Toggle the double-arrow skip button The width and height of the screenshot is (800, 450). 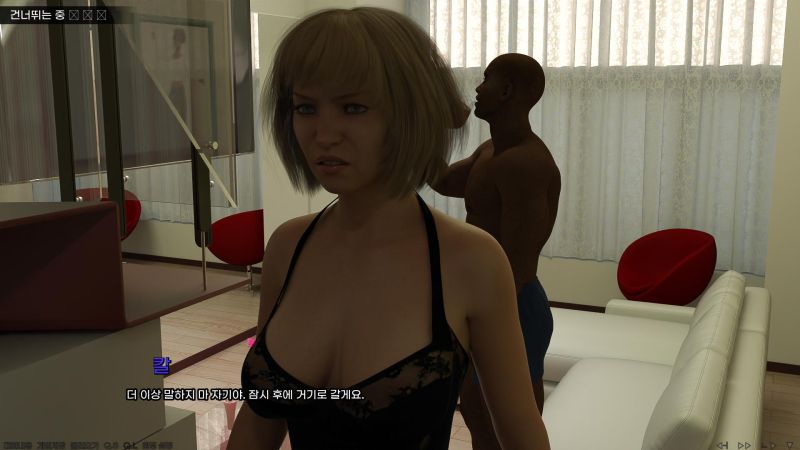(744, 444)
